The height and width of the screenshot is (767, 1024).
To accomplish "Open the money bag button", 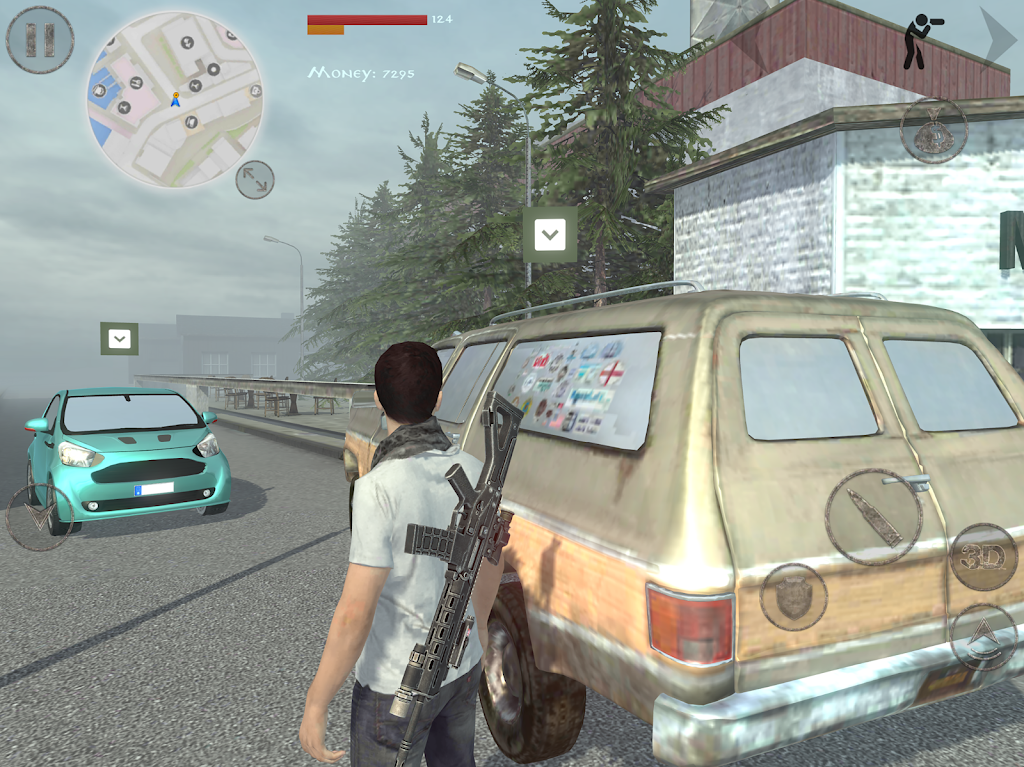I will [x=933, y=130].
